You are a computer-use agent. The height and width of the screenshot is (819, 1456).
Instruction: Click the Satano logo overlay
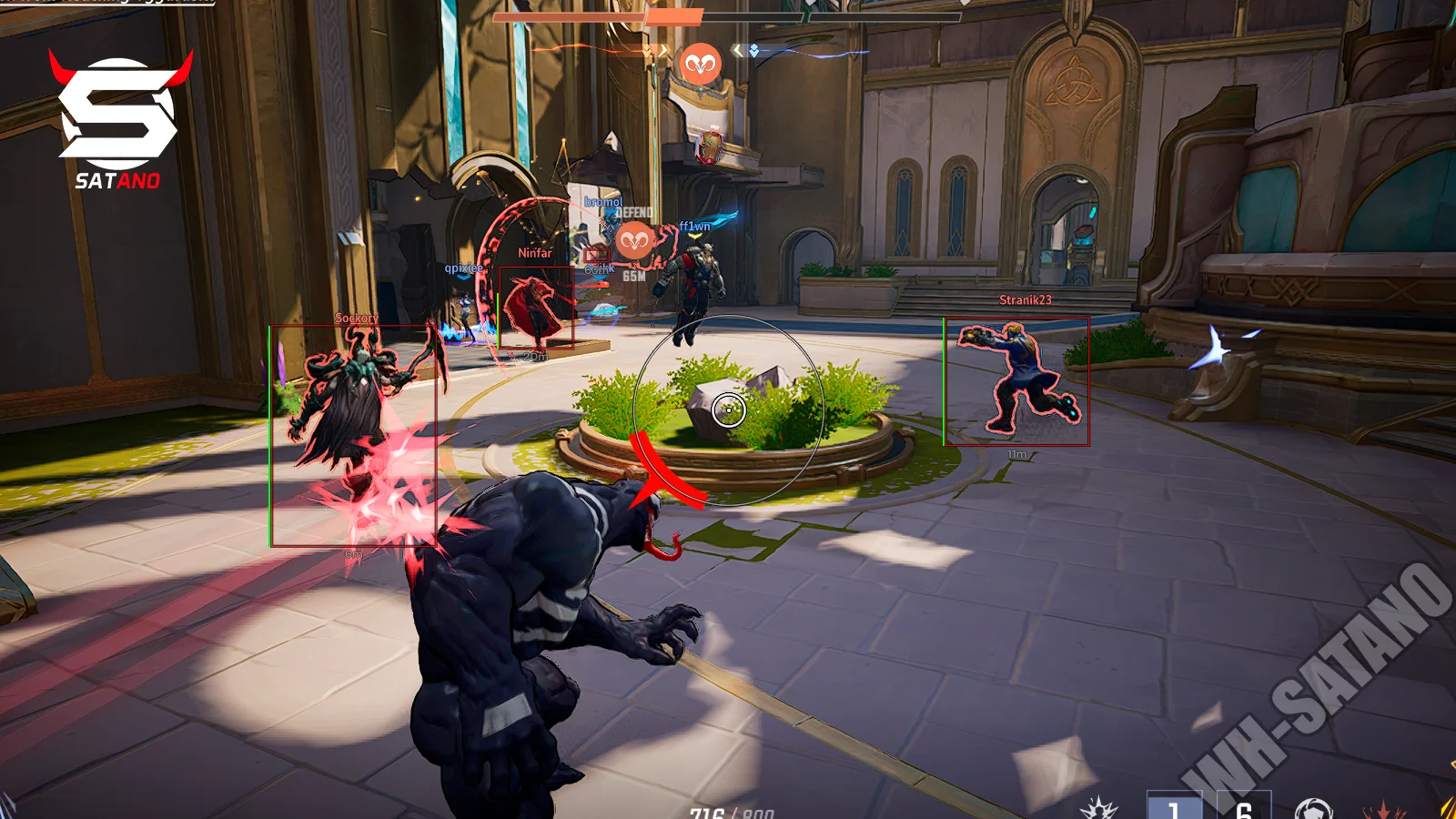(x=118, y=119)
